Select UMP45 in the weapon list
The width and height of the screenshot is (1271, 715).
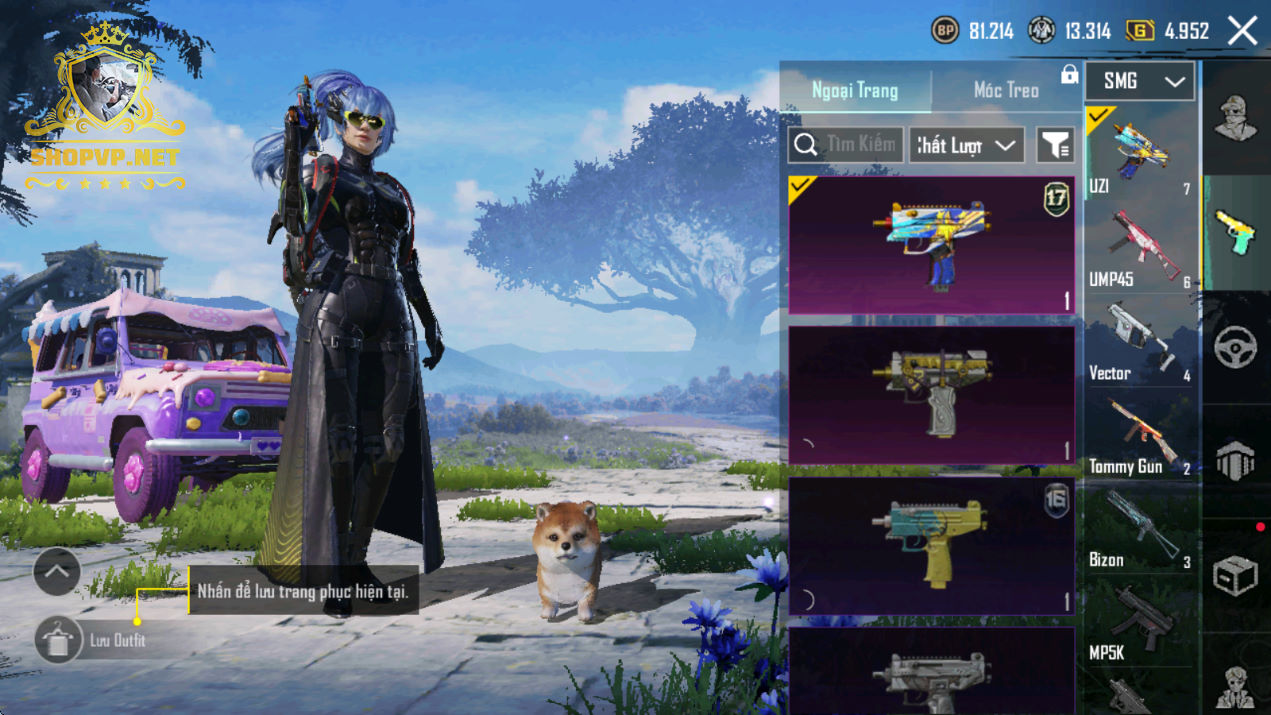(x=1141, y=246)
